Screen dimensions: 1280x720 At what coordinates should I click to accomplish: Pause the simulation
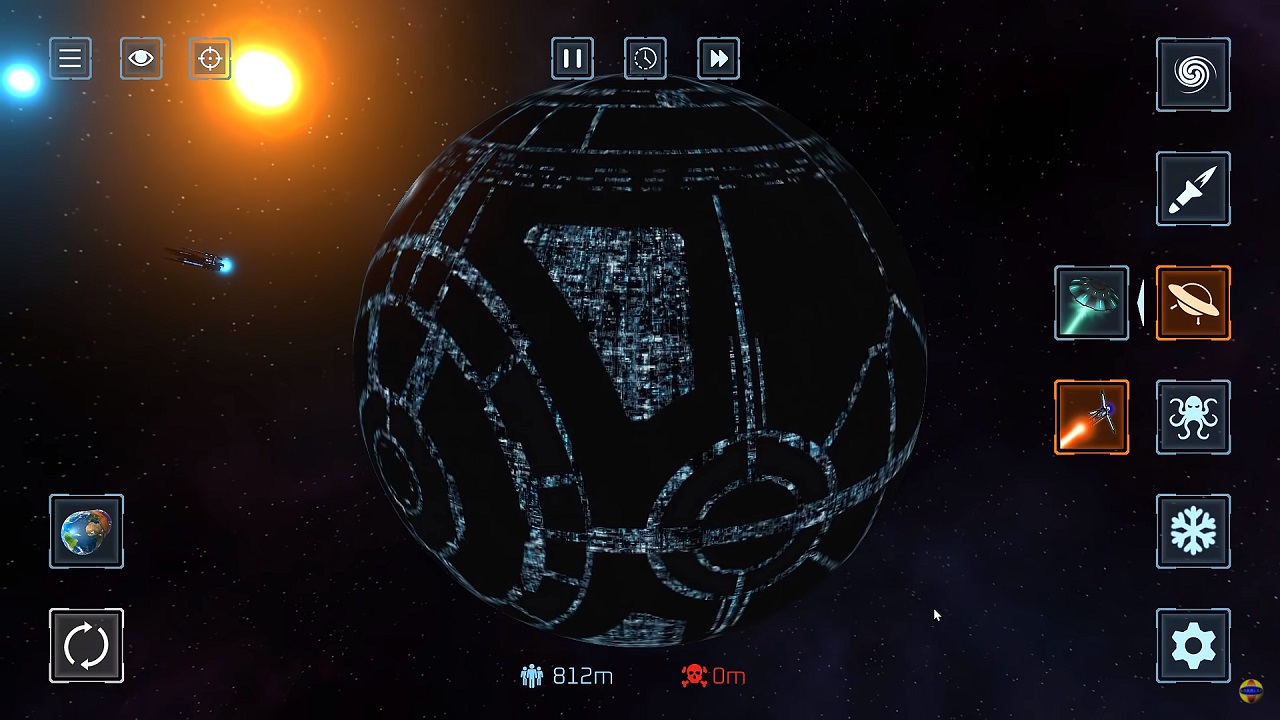572,59
